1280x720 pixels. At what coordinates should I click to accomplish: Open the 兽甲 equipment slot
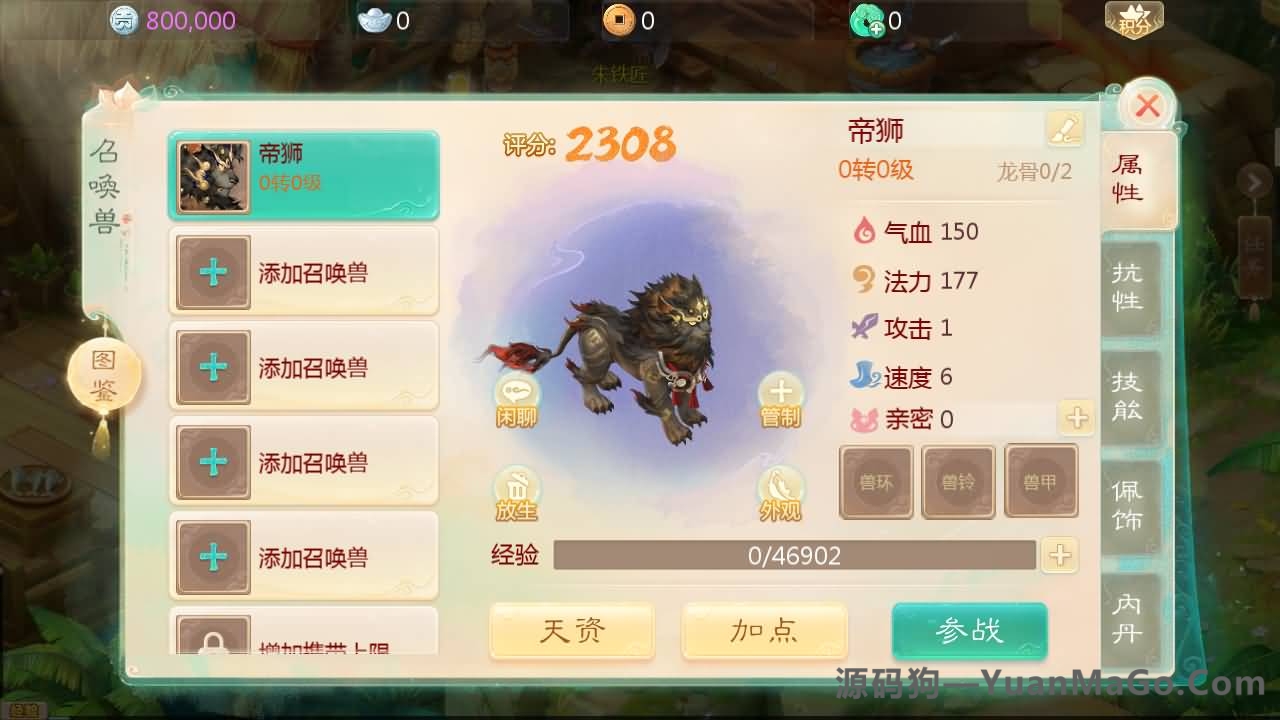point(1042,481)
